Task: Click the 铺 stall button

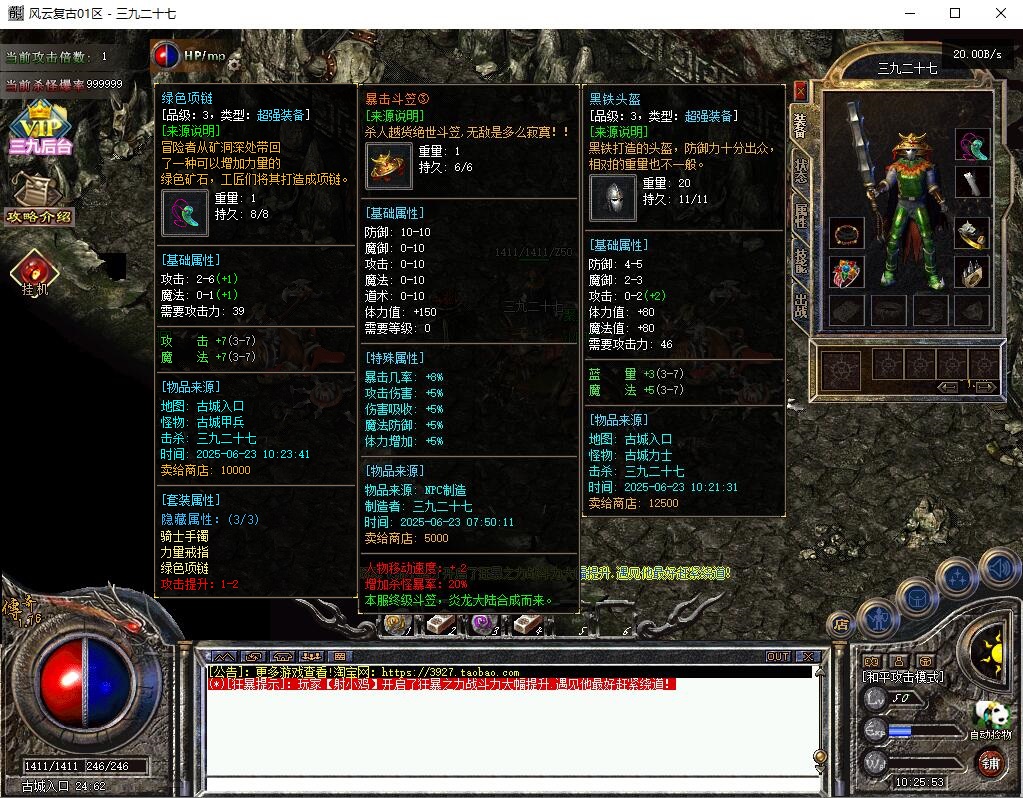Action: [x=989, y=762]
